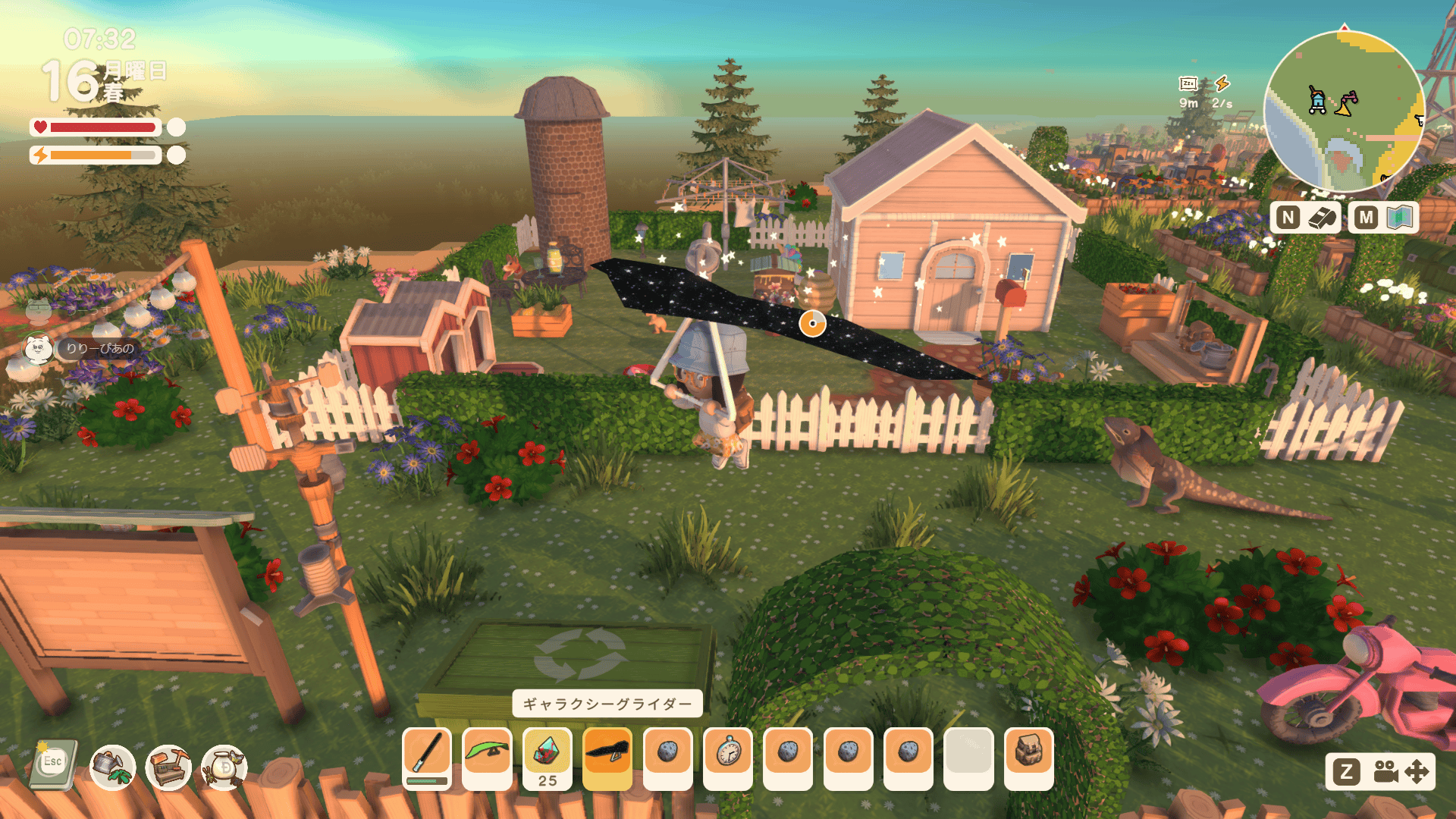
Task: Select the pocket watch hotbar slot
Action: point(728,753)
